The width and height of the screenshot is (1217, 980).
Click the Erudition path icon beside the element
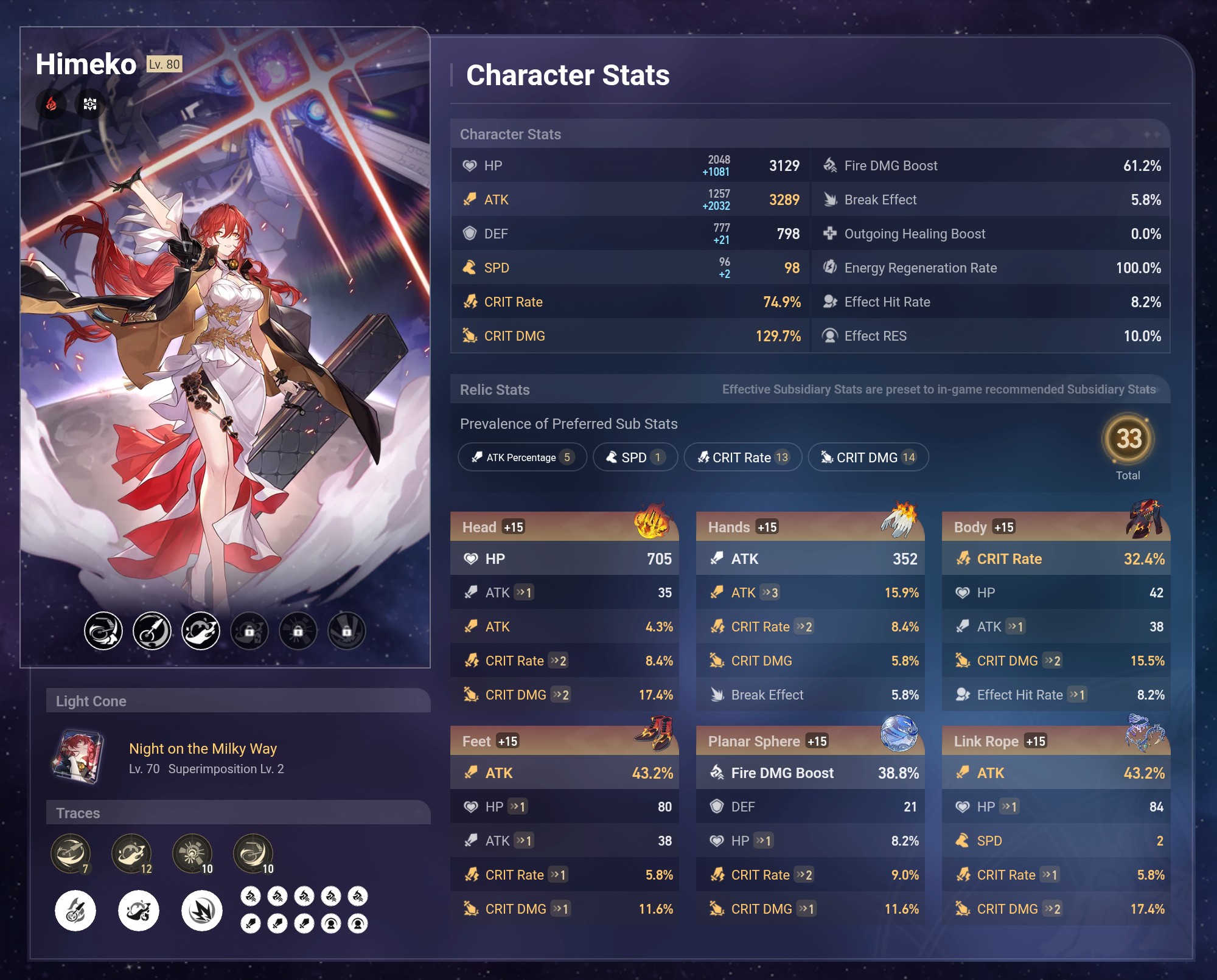[90, 104]
